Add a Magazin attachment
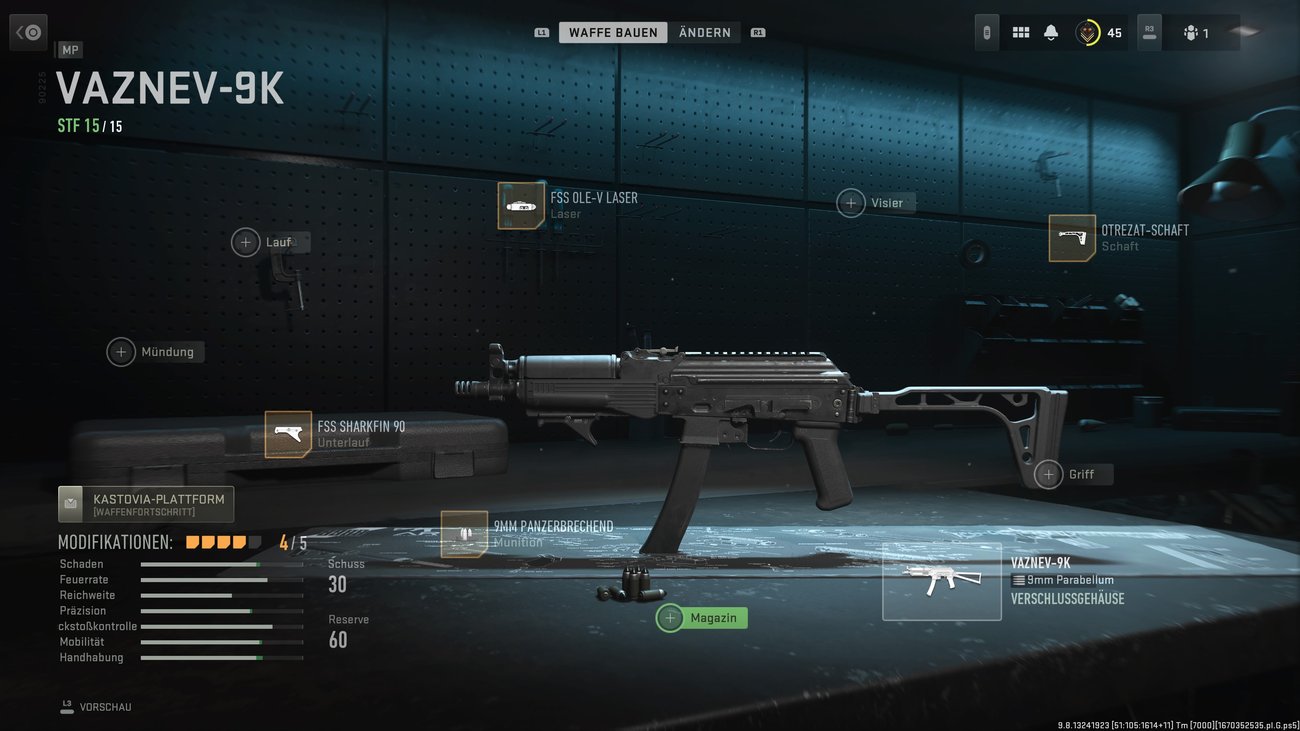 click(671, 618)
